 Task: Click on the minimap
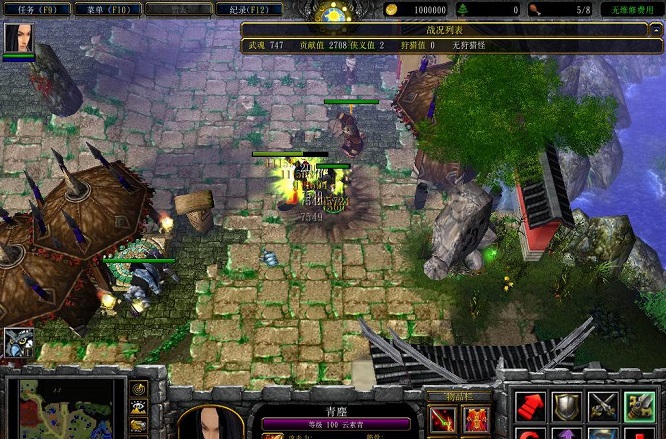click(65, 408)
